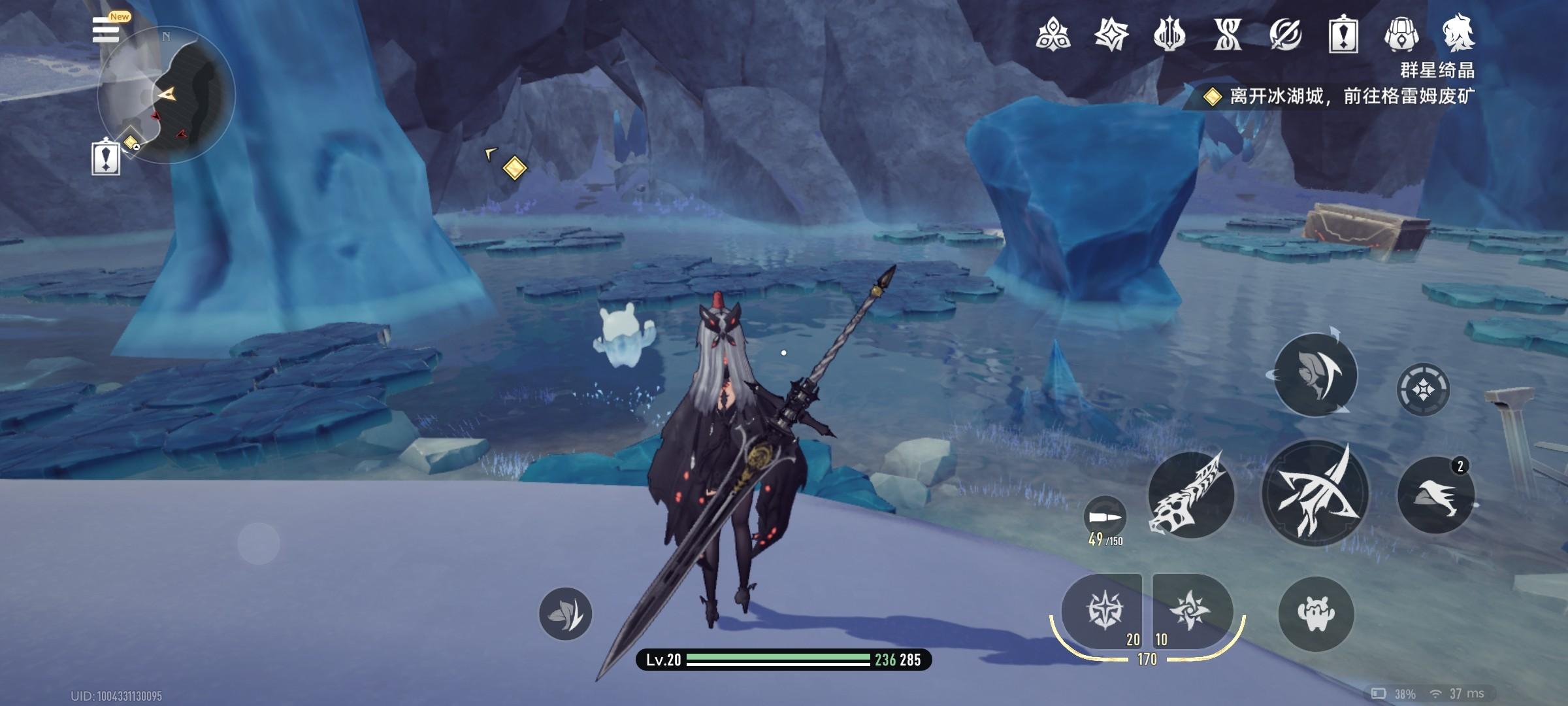Tap the character swap button with rotating arrows
The image size is (1568, 706).
point(1315,375)
